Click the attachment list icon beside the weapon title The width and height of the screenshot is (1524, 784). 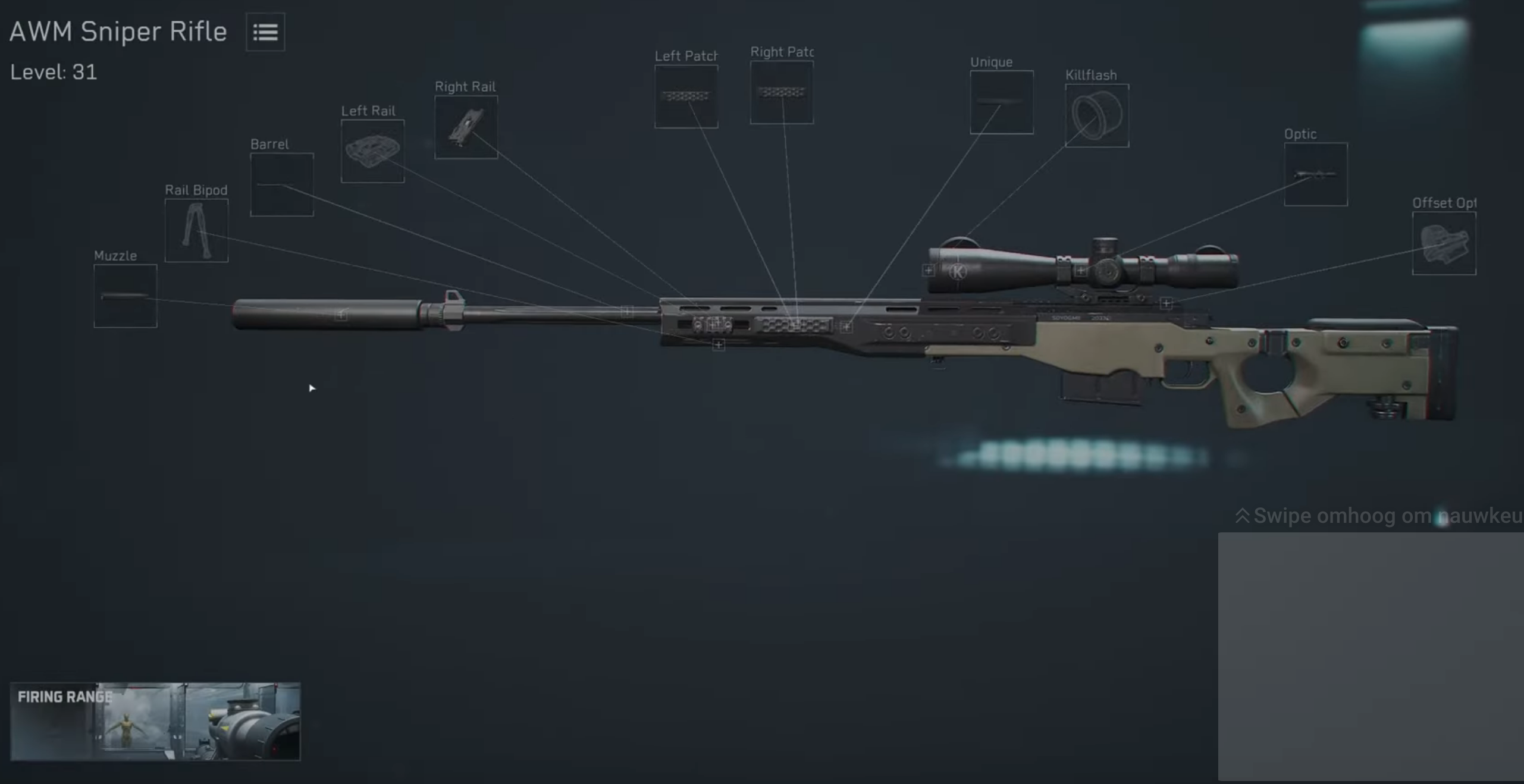point(265,32)
